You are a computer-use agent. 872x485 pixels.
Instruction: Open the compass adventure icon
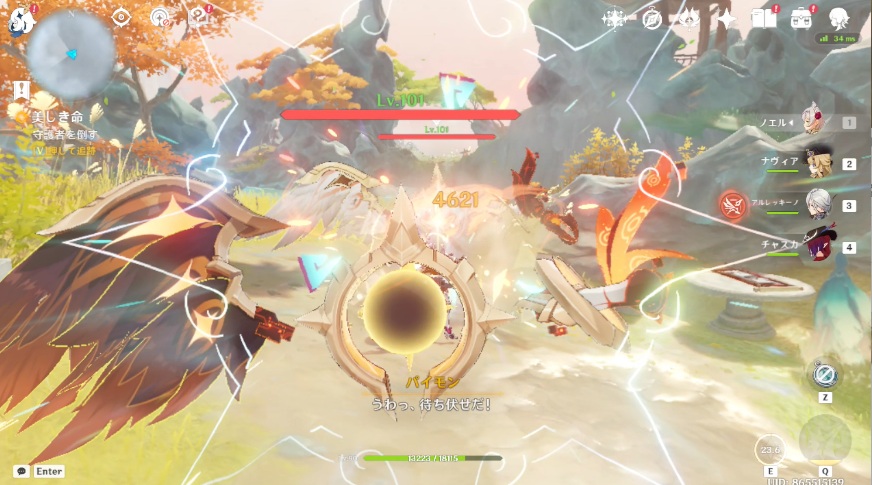tap(653, 19)
